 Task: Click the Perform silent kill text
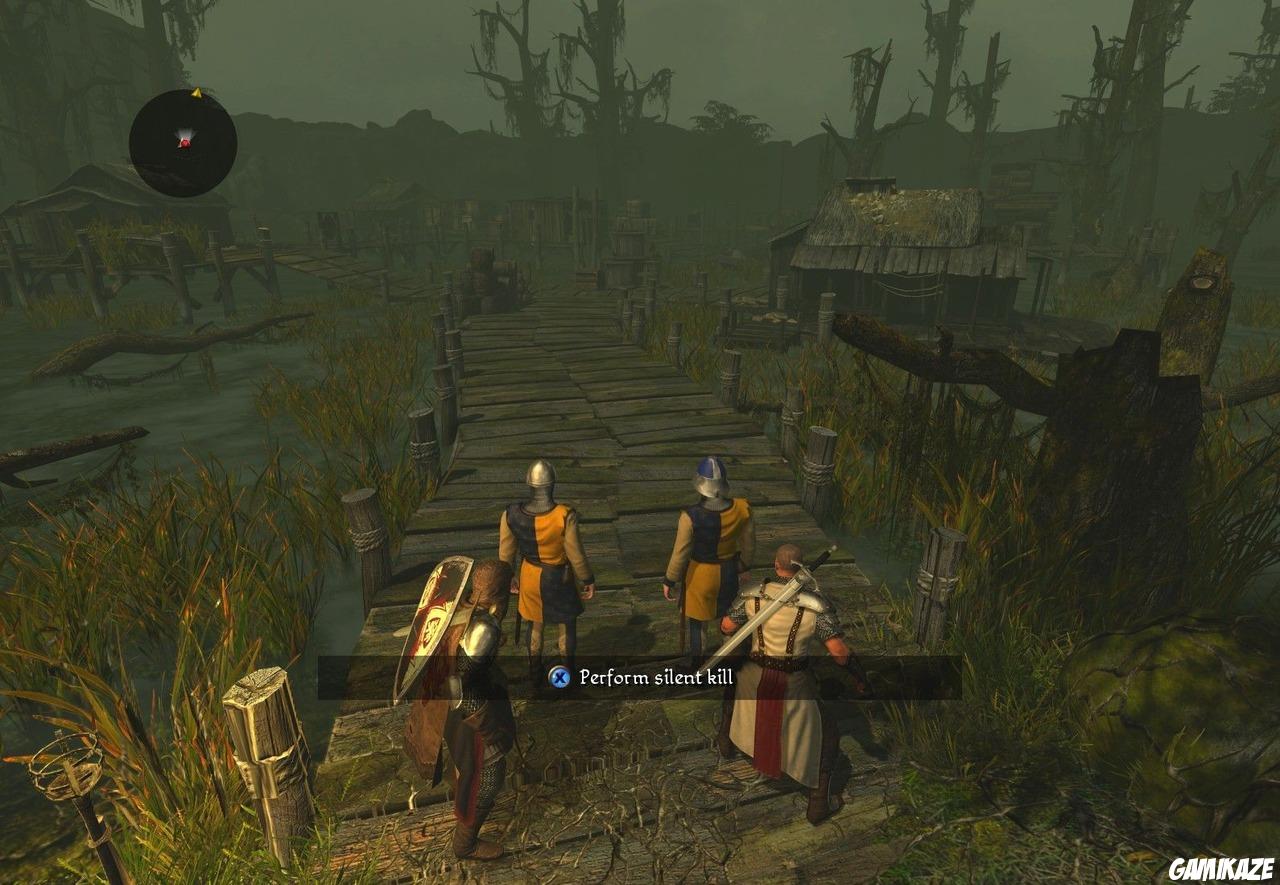655,676
